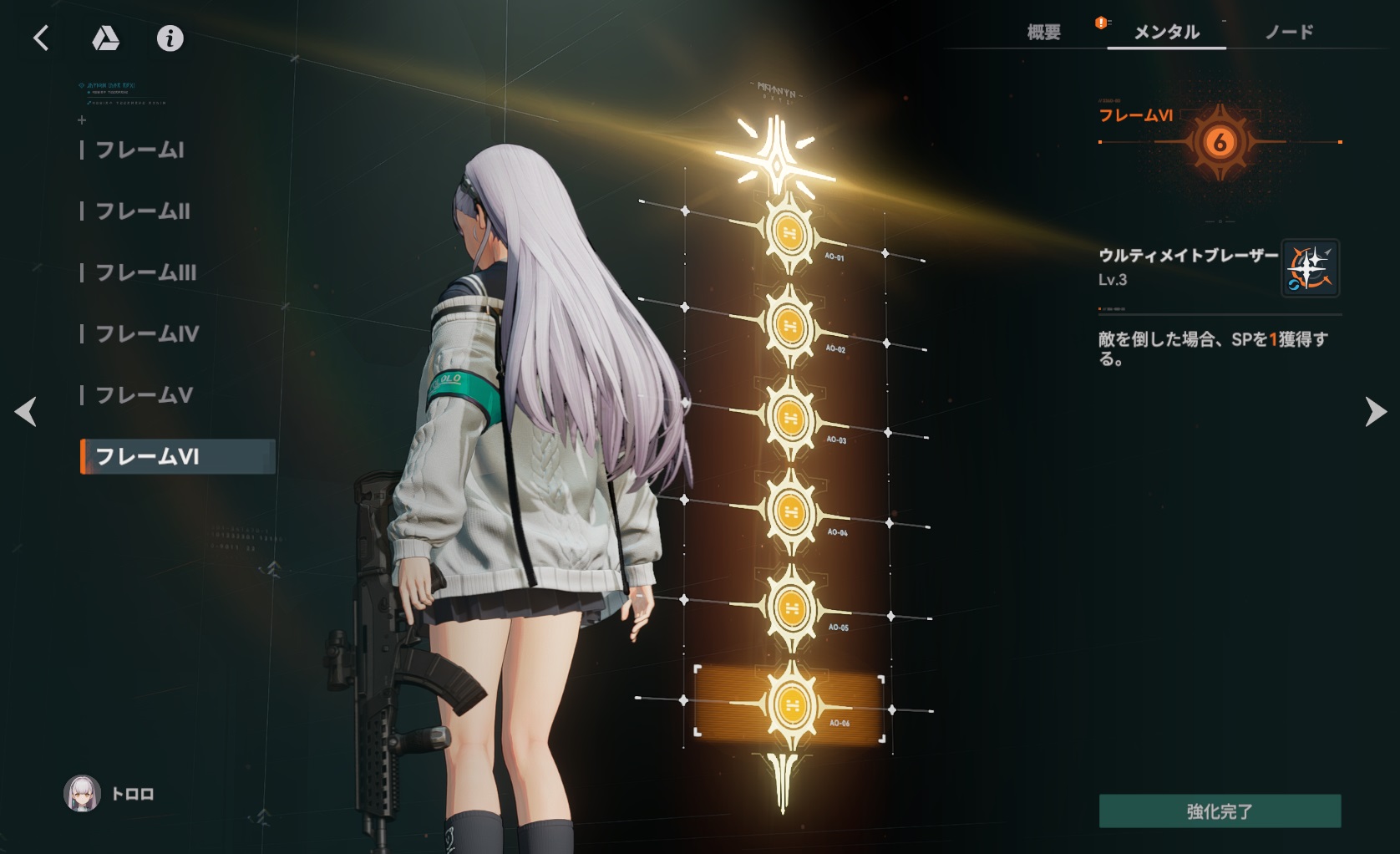The height and width of the screenshot is (854, 1400).
Task: Select the フレームIV entry
Action: pos(147,334)
